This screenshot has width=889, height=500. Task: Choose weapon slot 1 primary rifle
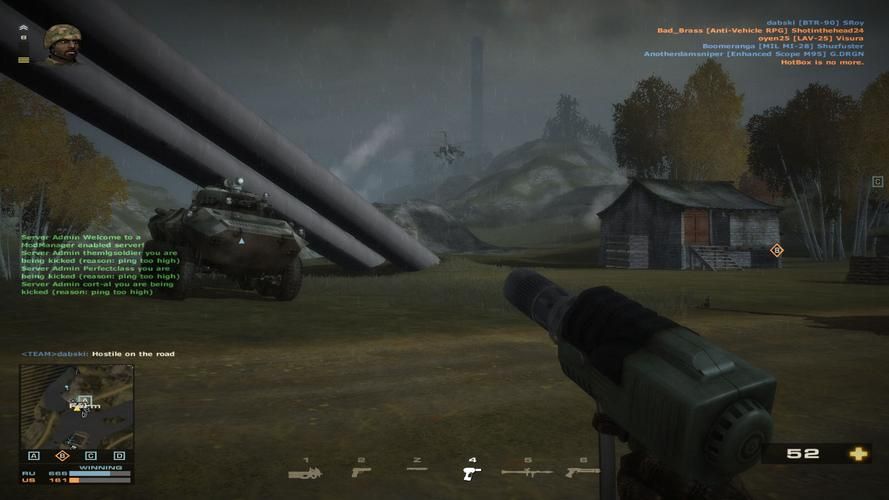pyautogui.click(x=306, y=472)
